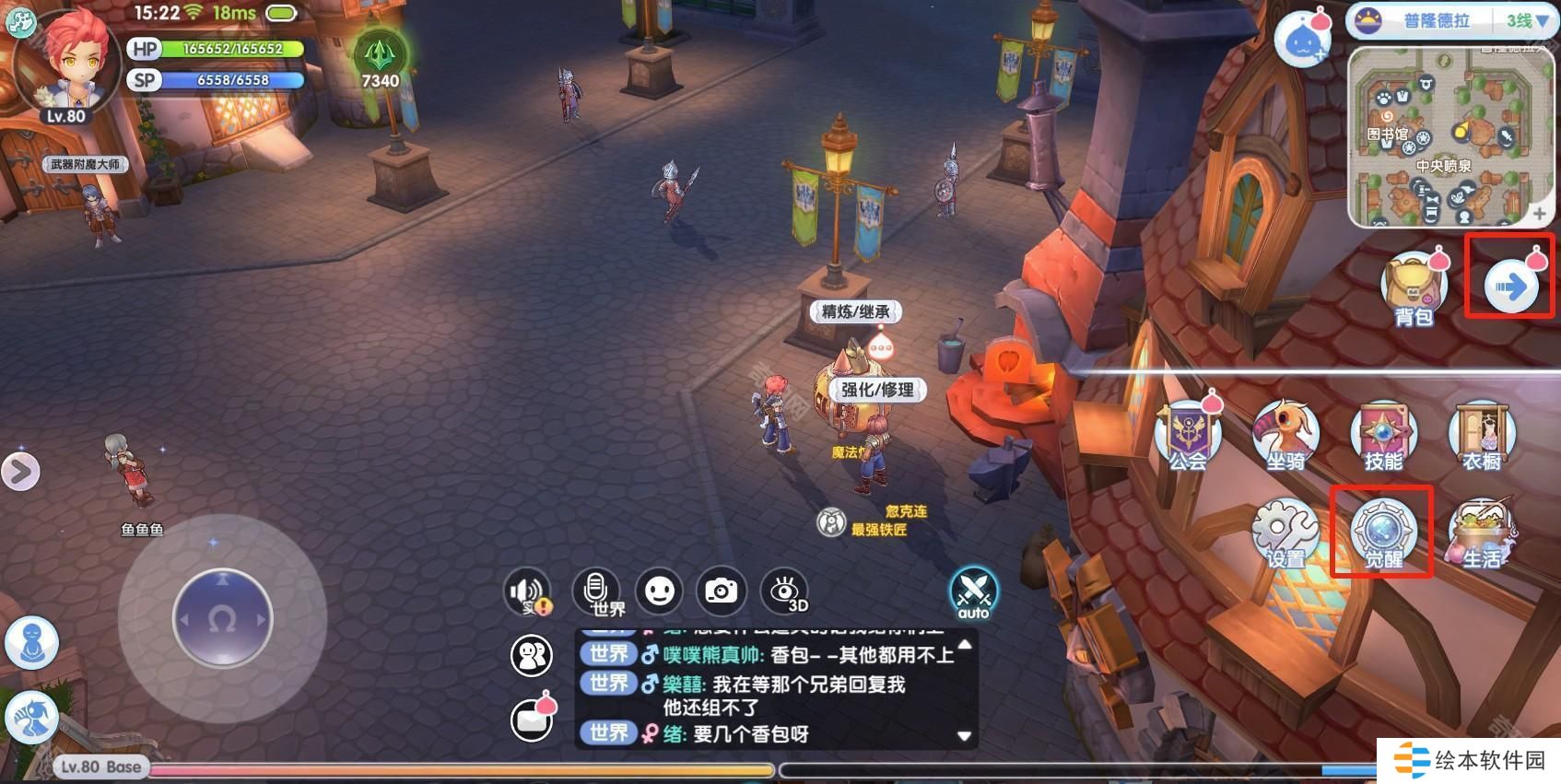This screenshot has height=784, width=1561.
Task: Open the friends icon beside the chat
Action: click(532, 655)
